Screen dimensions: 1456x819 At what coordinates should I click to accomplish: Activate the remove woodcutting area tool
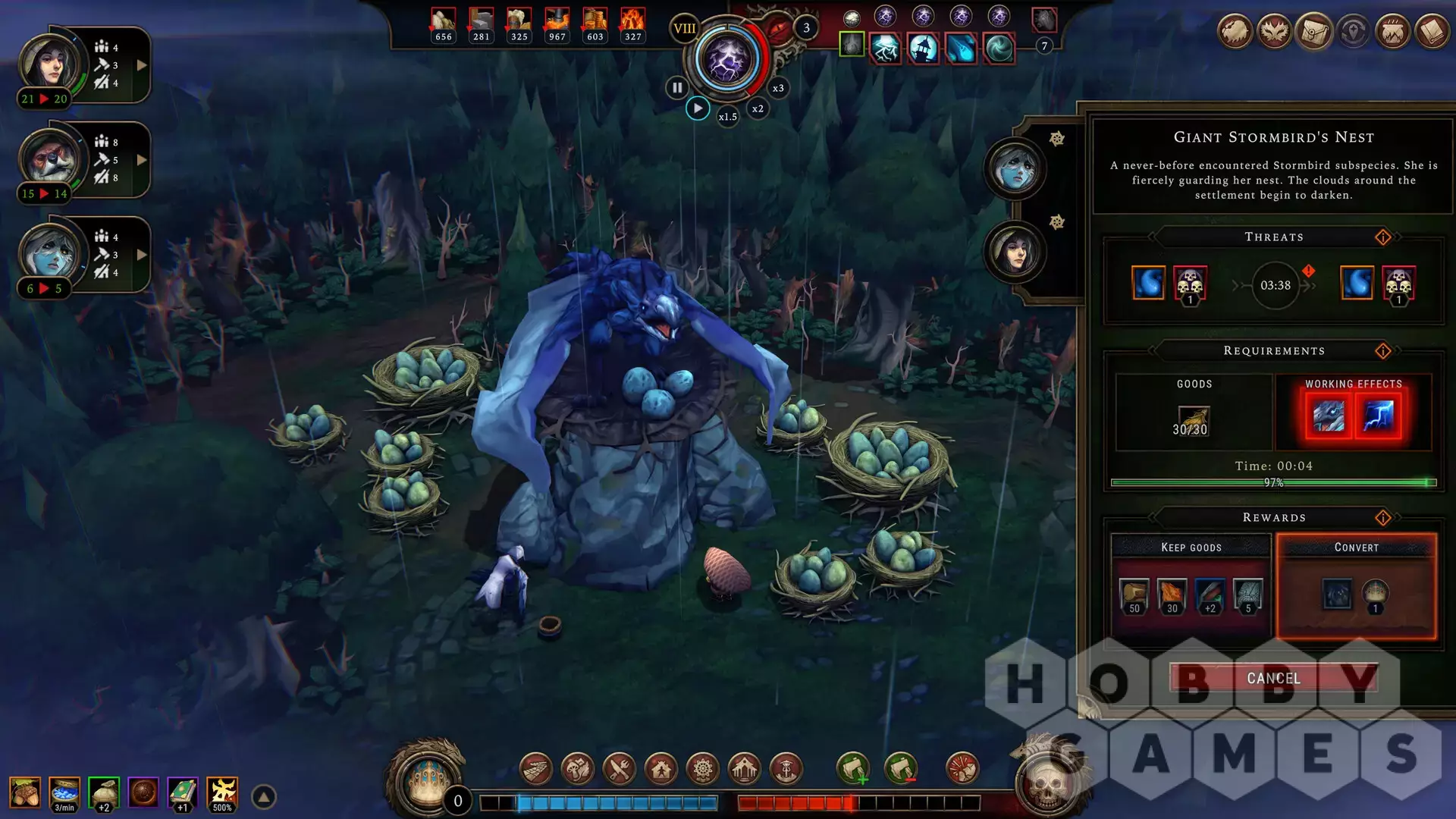(900, 769)
